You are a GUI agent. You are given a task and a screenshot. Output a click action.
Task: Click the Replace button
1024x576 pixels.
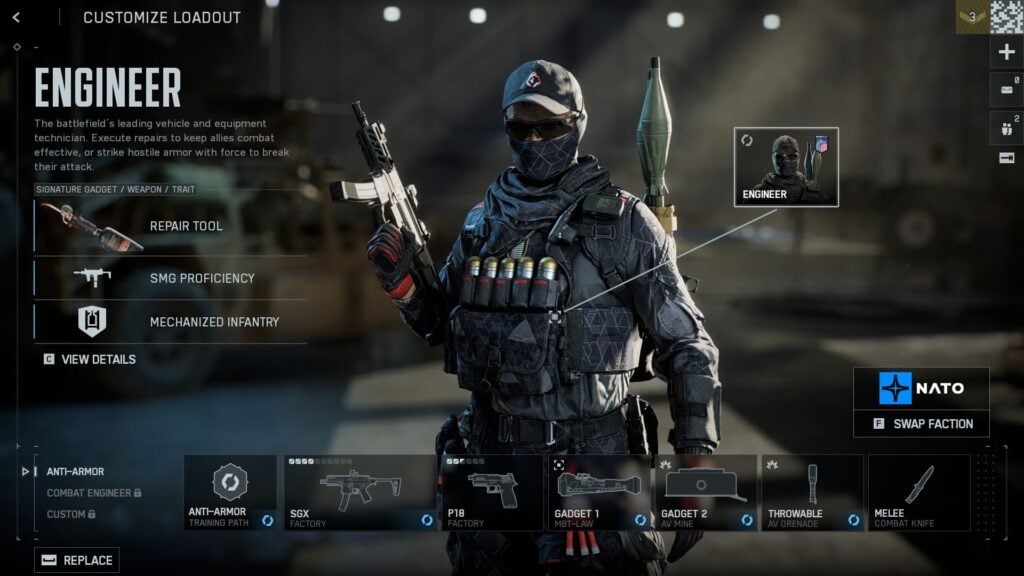click(77, 560)
